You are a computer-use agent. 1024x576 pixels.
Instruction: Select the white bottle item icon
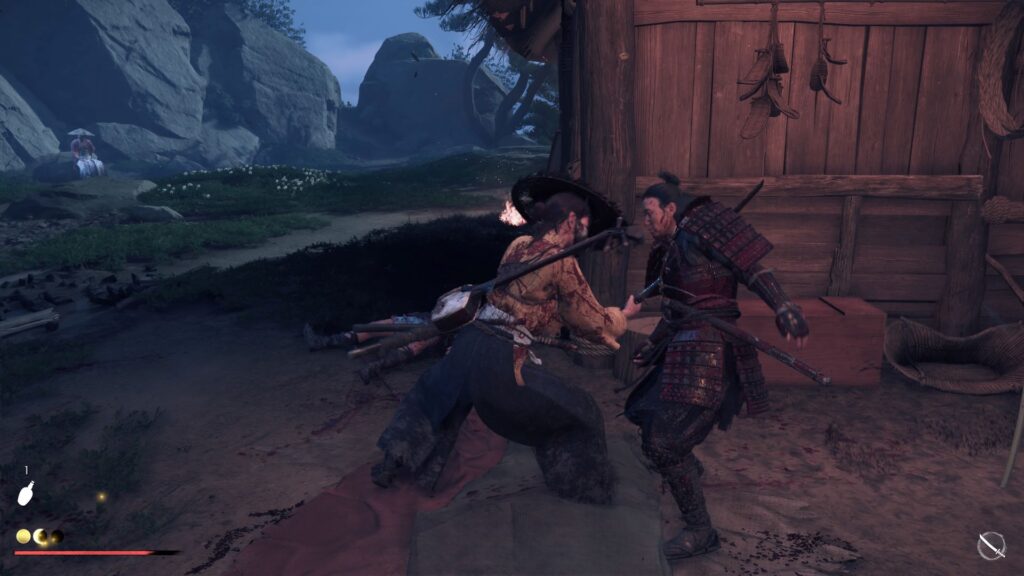28,493
